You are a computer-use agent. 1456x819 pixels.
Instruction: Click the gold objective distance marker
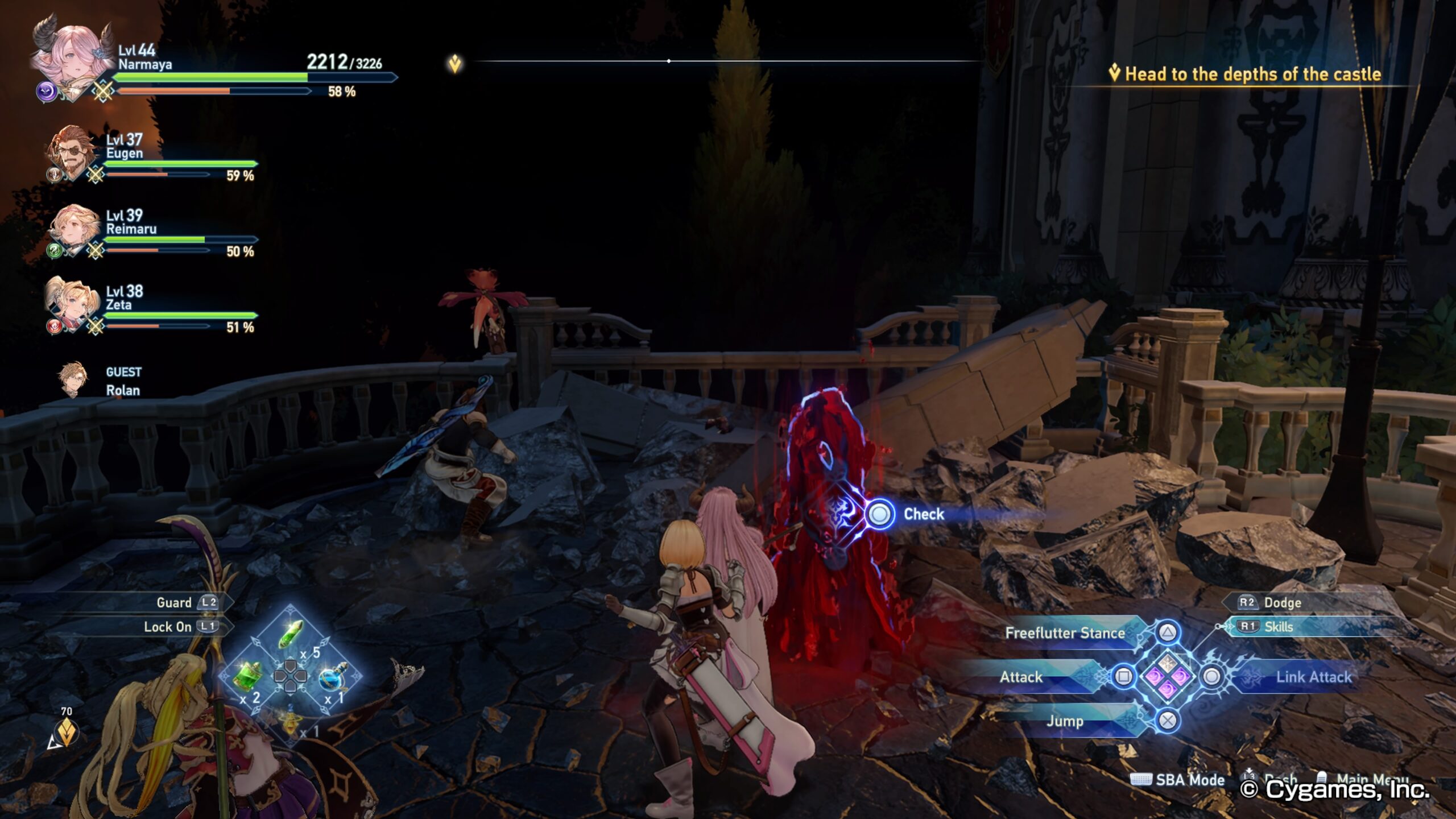pyautogui.click(x=67, y=731)
